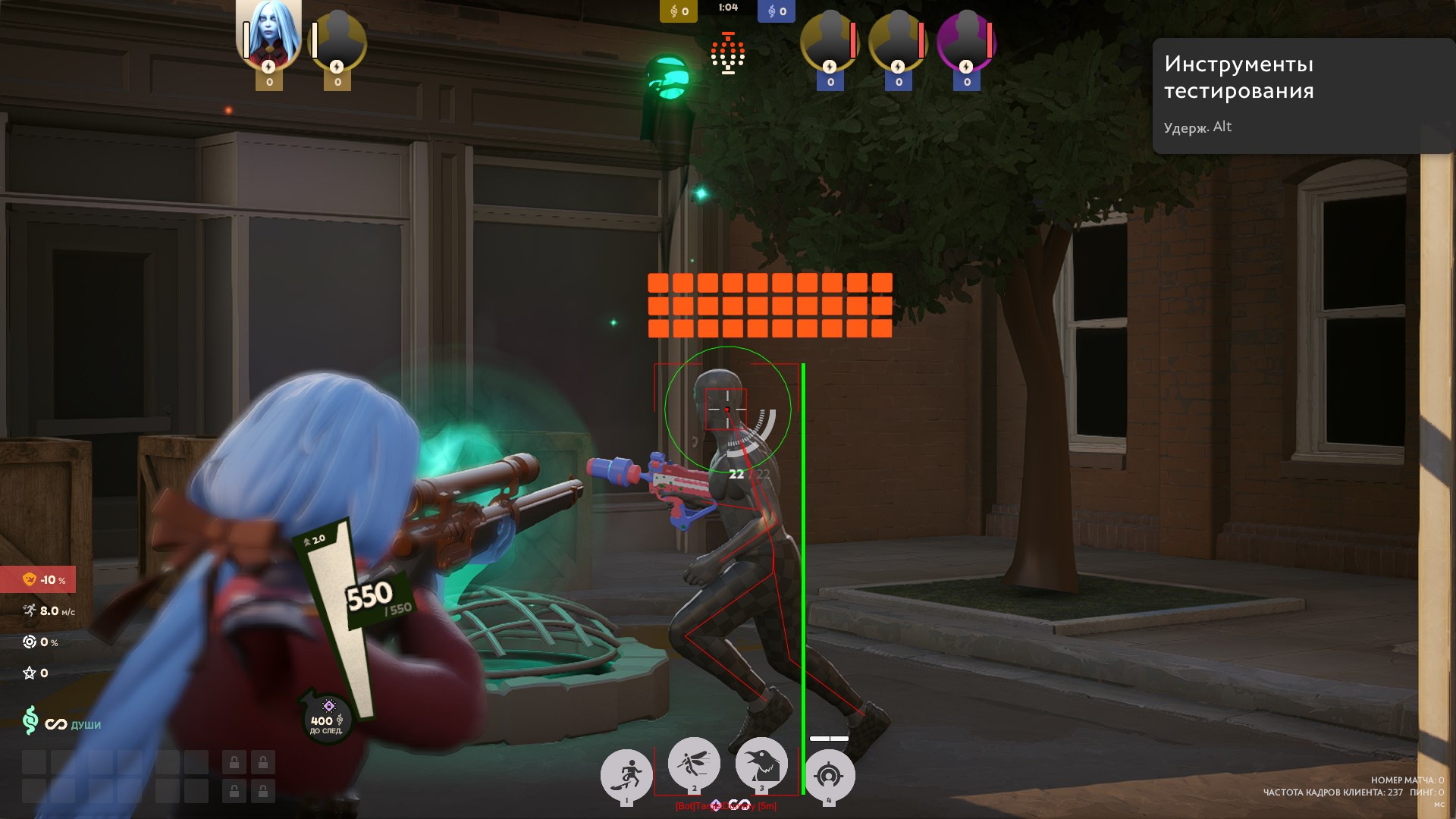Viewport: 1456px width, 819px height.
Task: Use the winged Flight ability
Action: pos(694,763)
